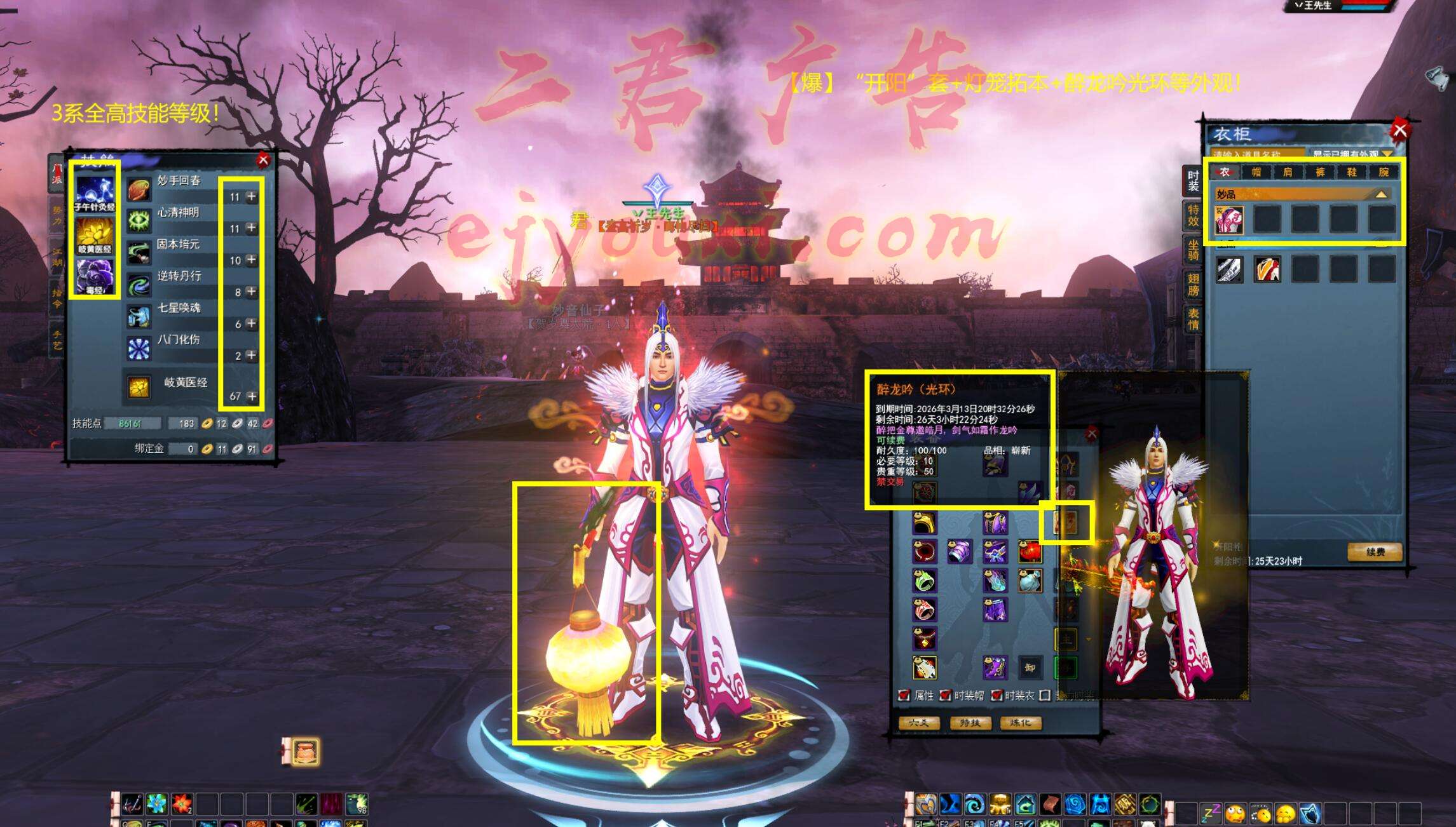Open the 炼化 refine button
1456x827 pixels.
(x=1020, y=723)
